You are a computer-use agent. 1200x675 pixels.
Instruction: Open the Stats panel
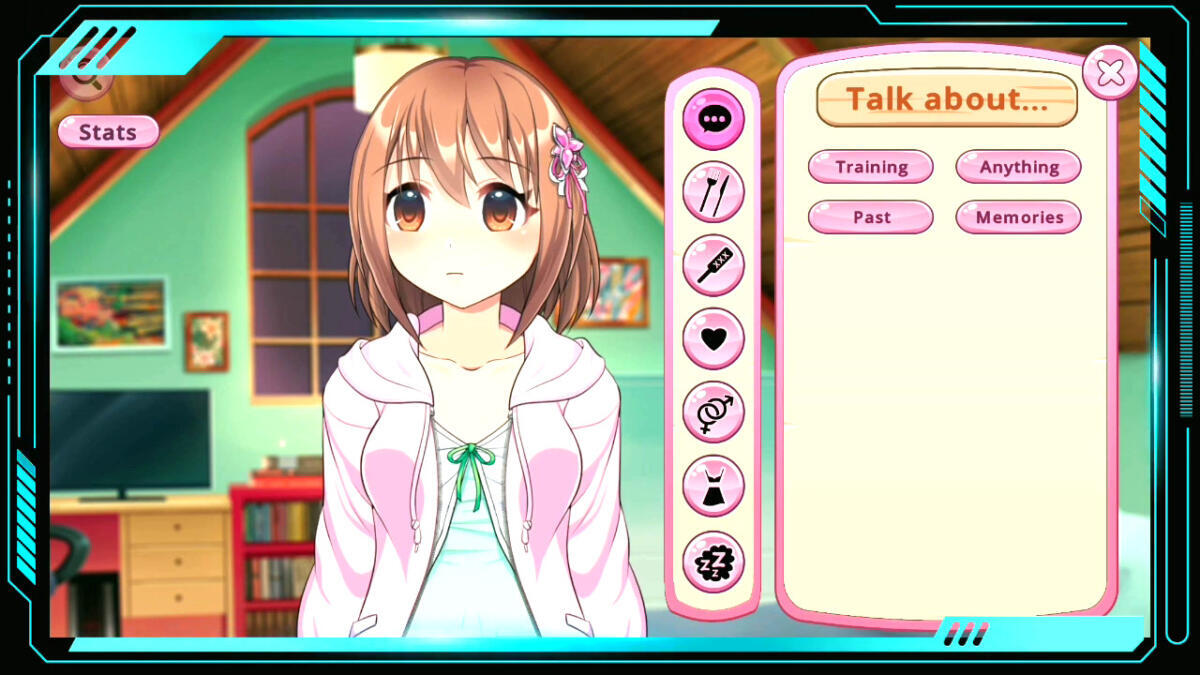[x=108, y=132]
